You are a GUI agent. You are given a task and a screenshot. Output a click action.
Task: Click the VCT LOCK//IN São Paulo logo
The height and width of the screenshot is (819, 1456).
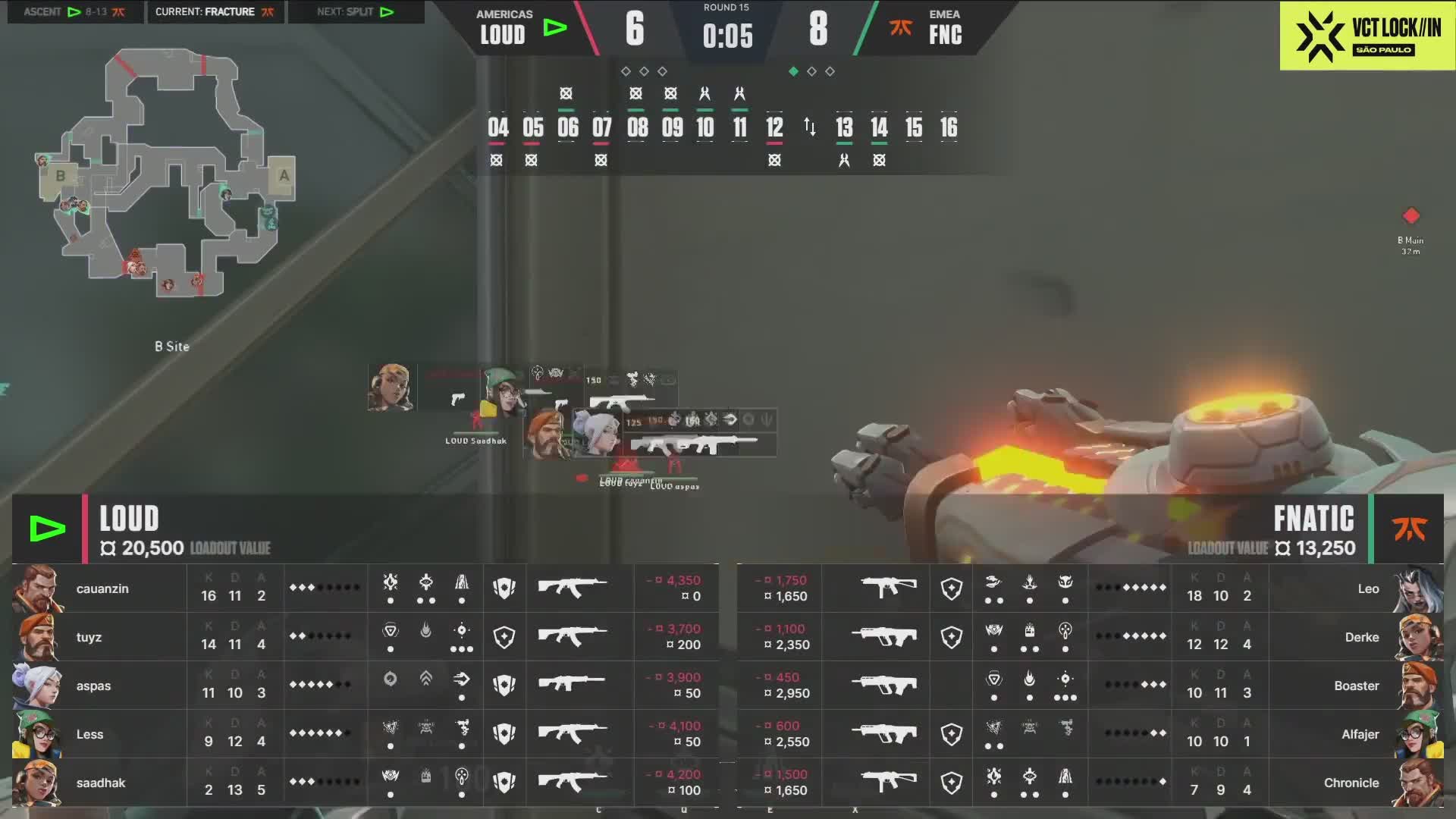[x=1367, y=36]
